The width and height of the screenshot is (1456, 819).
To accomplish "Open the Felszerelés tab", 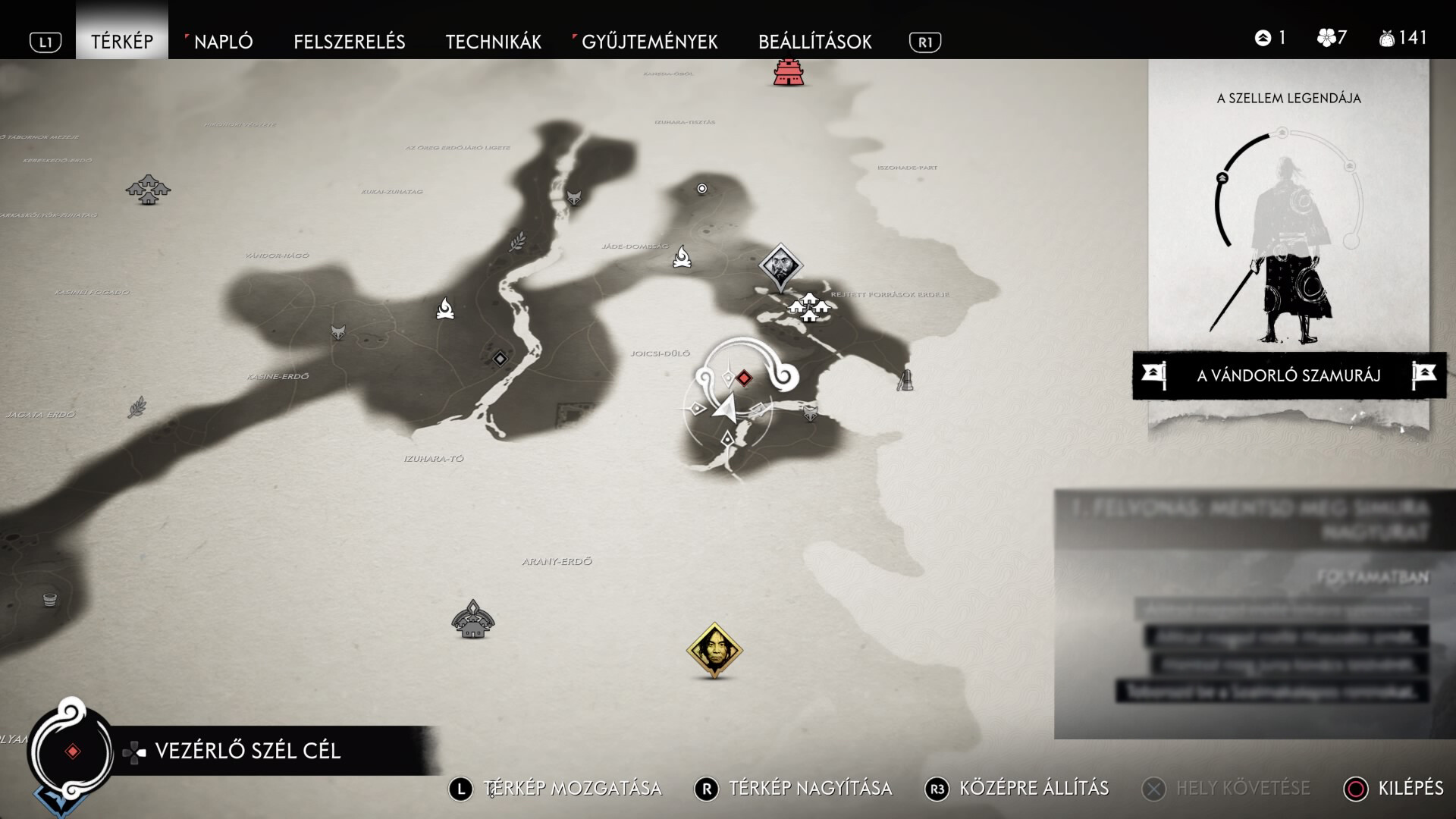I will tap(349, 42).
